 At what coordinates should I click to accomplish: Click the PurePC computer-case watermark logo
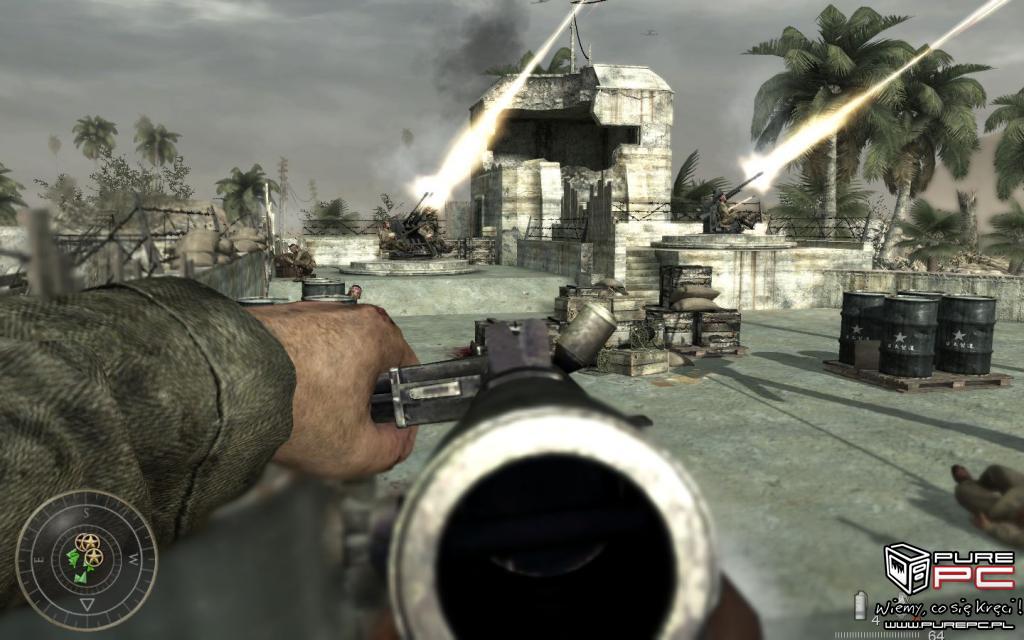(x=908, y=570)
